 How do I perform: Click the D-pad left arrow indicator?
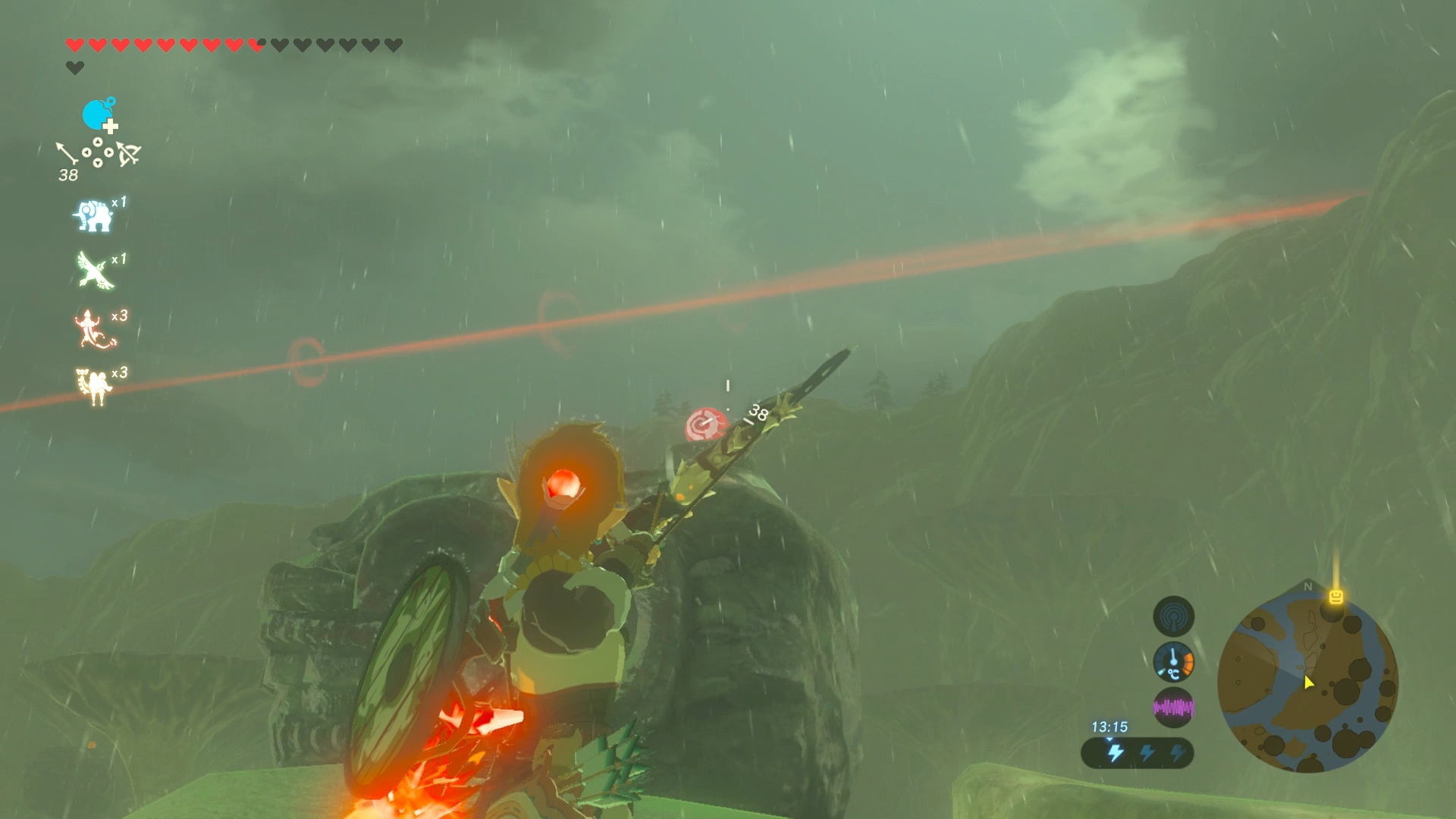click(x=85, y=154)
